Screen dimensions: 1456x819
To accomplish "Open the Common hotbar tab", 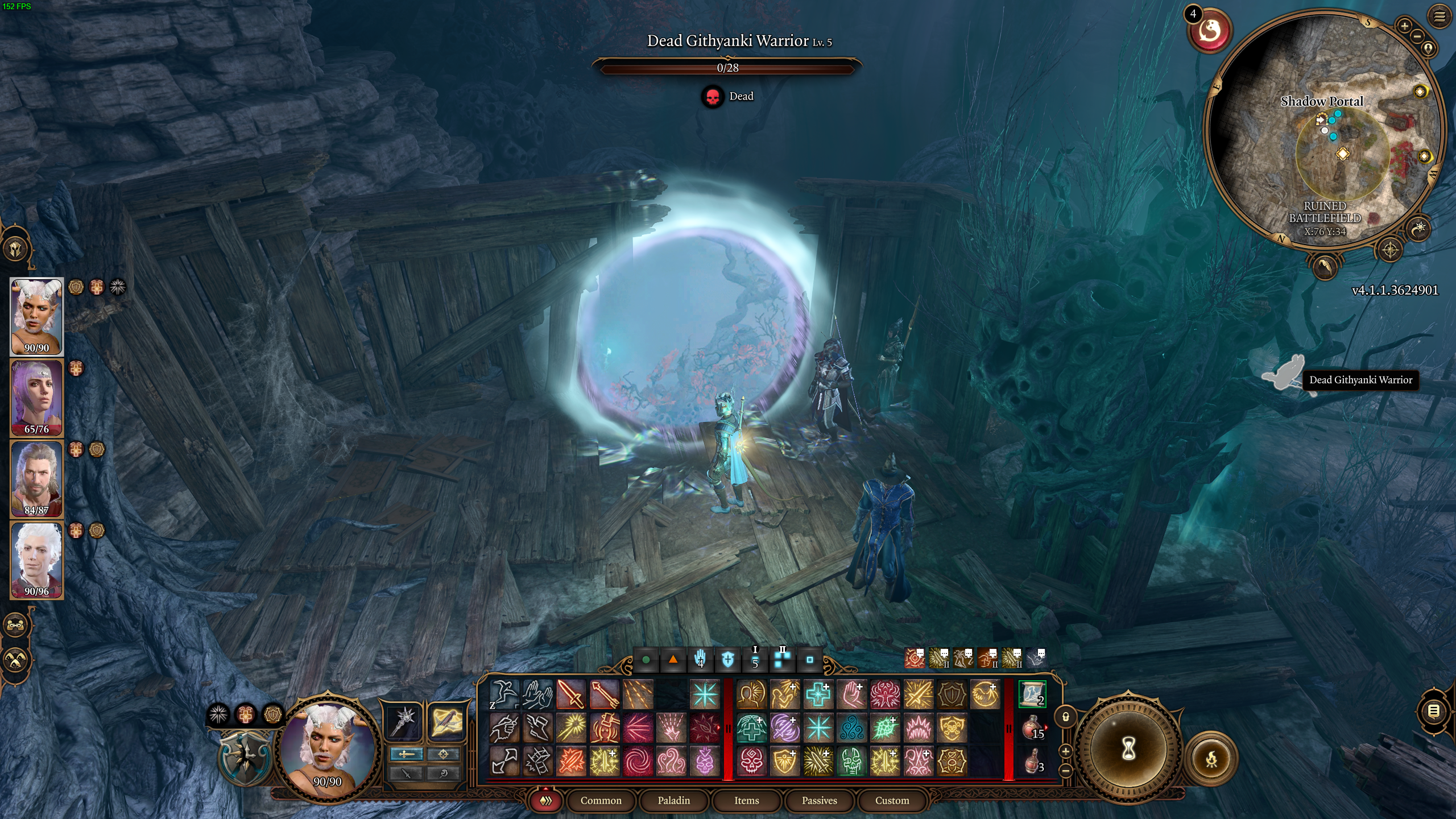I will [601, 800].
